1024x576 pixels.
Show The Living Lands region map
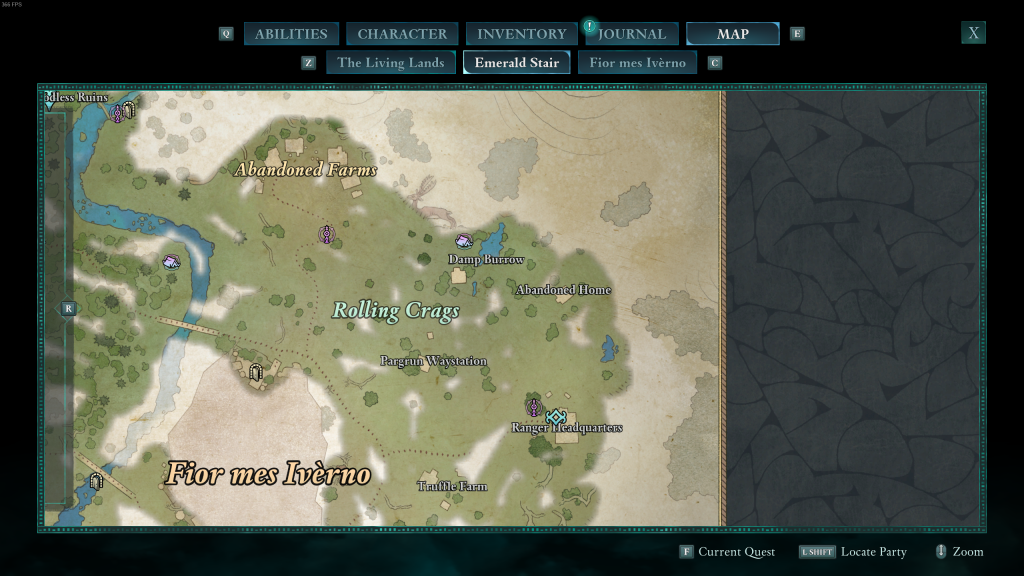click(x=390, y=62)
